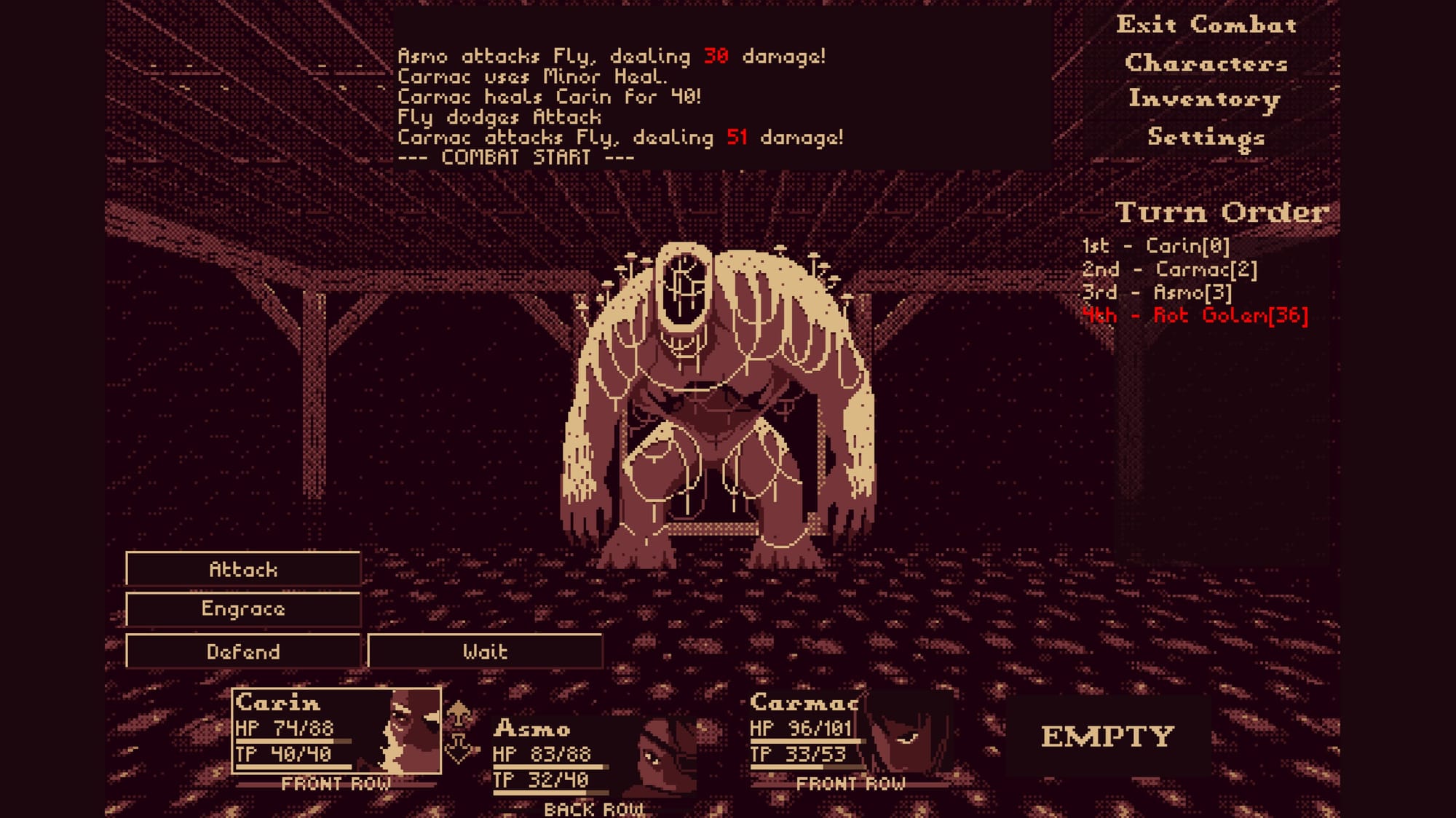This screenshot has height=818, width=1456.
Task: Choose the Attack command
Action: coord(243,569)
